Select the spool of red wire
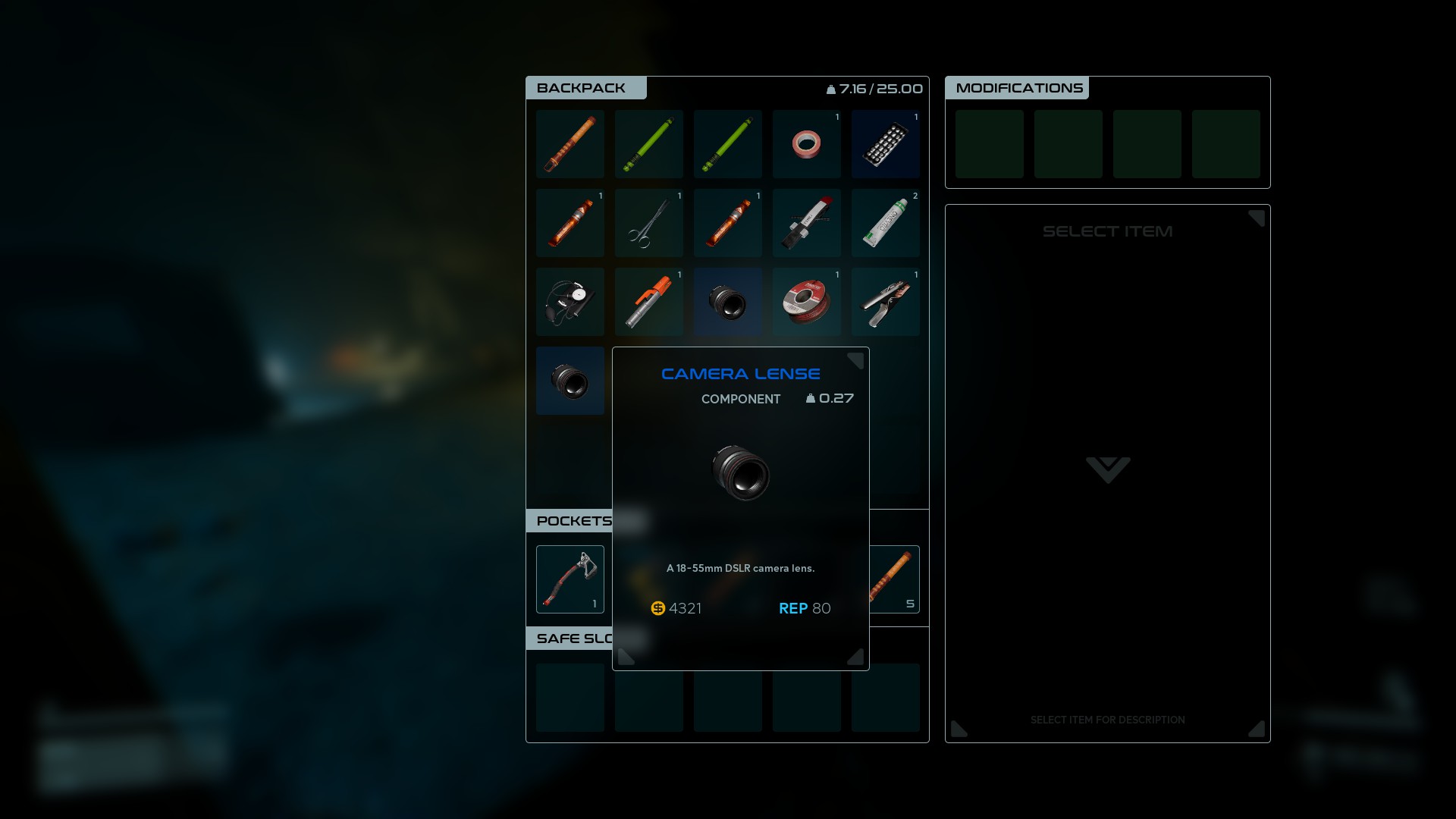This screenshot has height=819, width=1456. click(807, 302)
